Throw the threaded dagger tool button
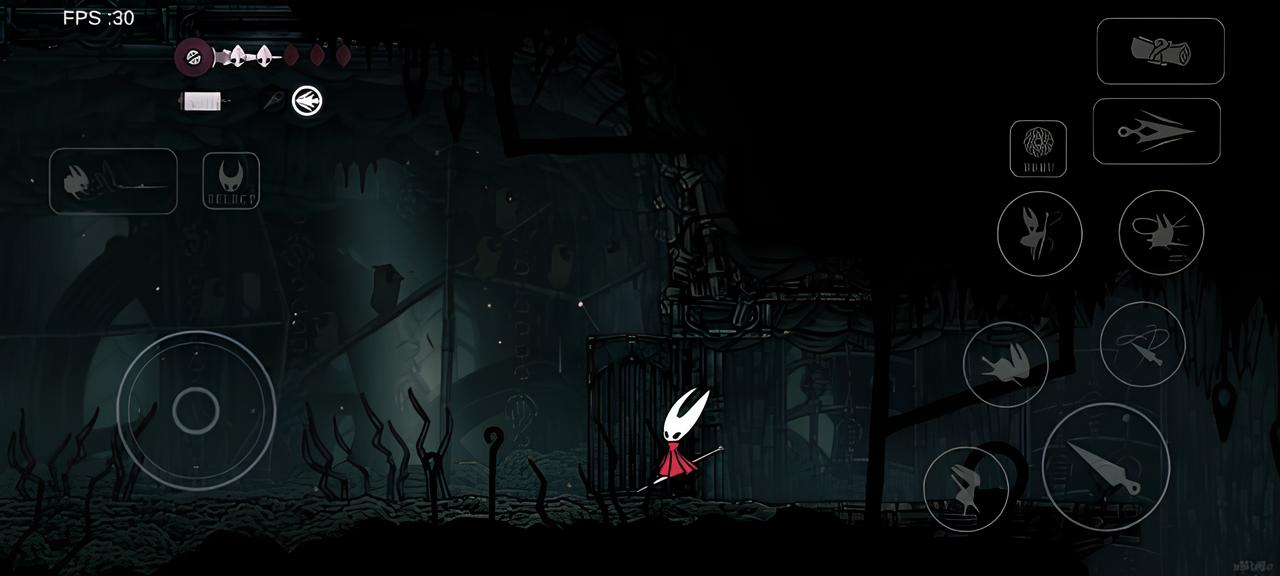This screenshot has width=1280, height=576. (x=1142, y=345)
